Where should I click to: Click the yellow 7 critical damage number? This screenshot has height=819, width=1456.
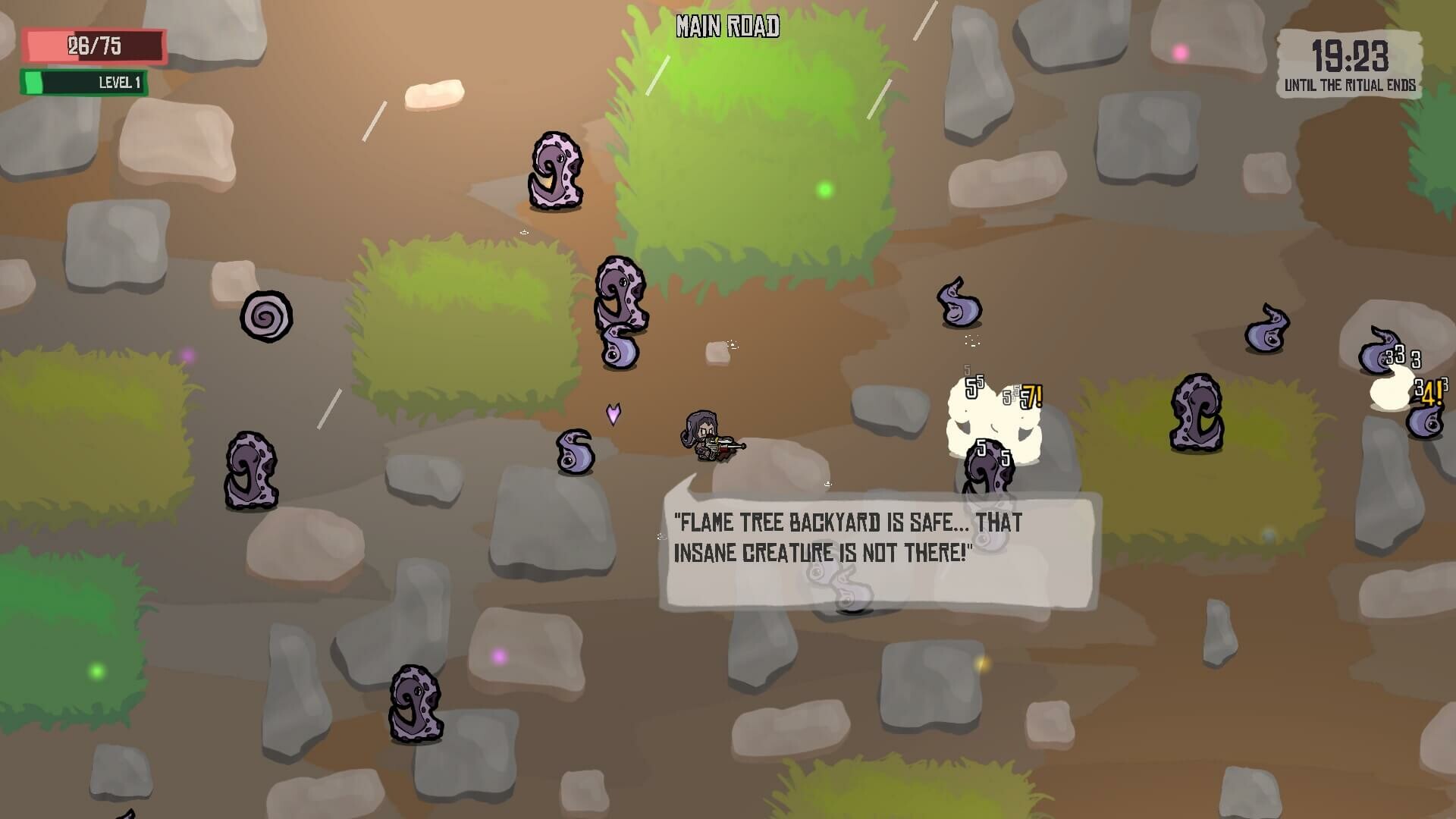pos(1032,396)
